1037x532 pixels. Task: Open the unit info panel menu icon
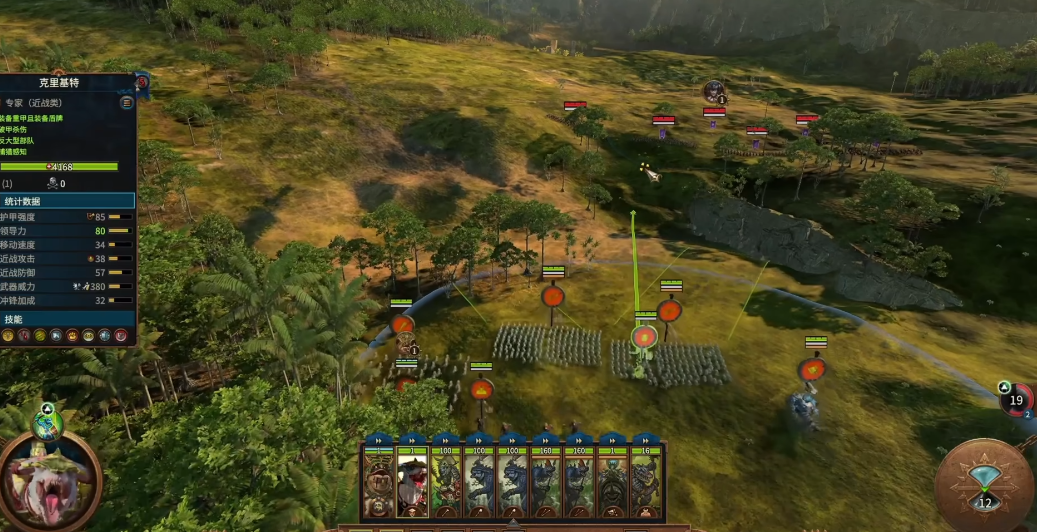pos(127,102)
